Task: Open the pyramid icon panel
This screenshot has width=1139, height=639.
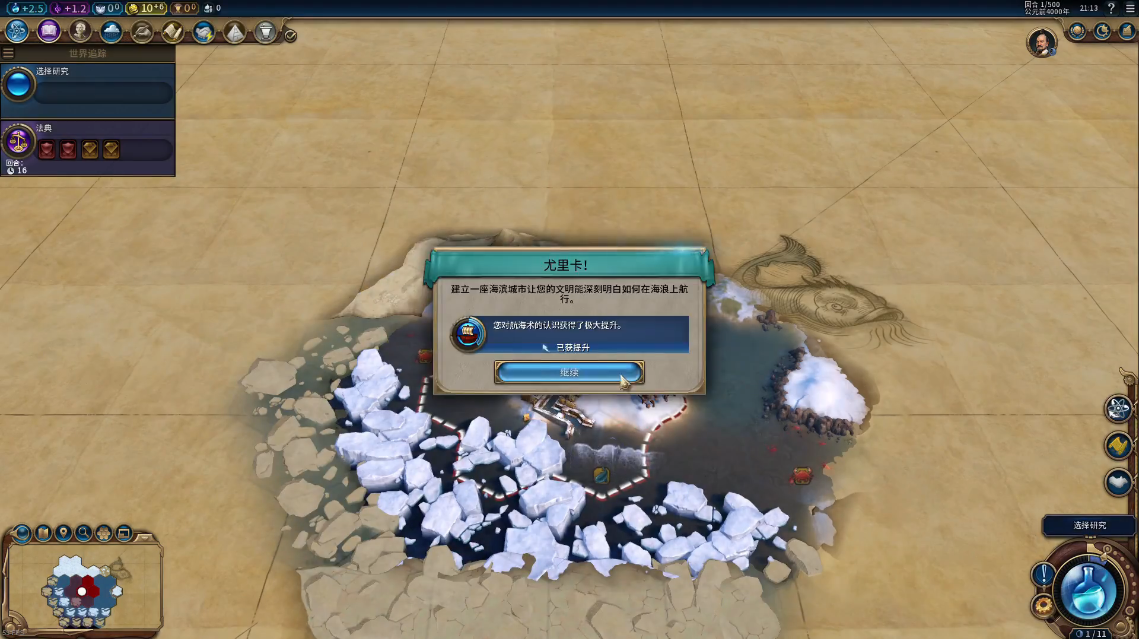Action: (x=234, y=31)
